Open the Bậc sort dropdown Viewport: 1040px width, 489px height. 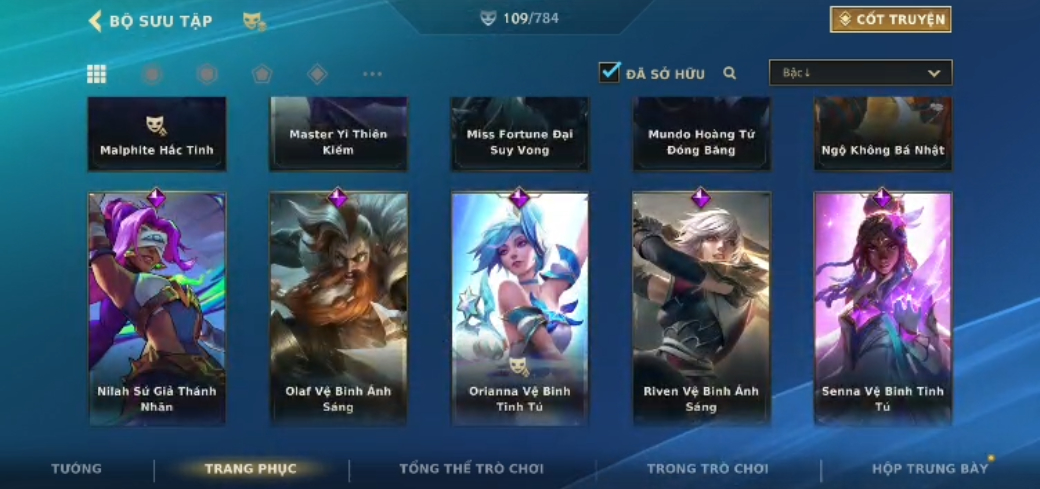(860, 73)
